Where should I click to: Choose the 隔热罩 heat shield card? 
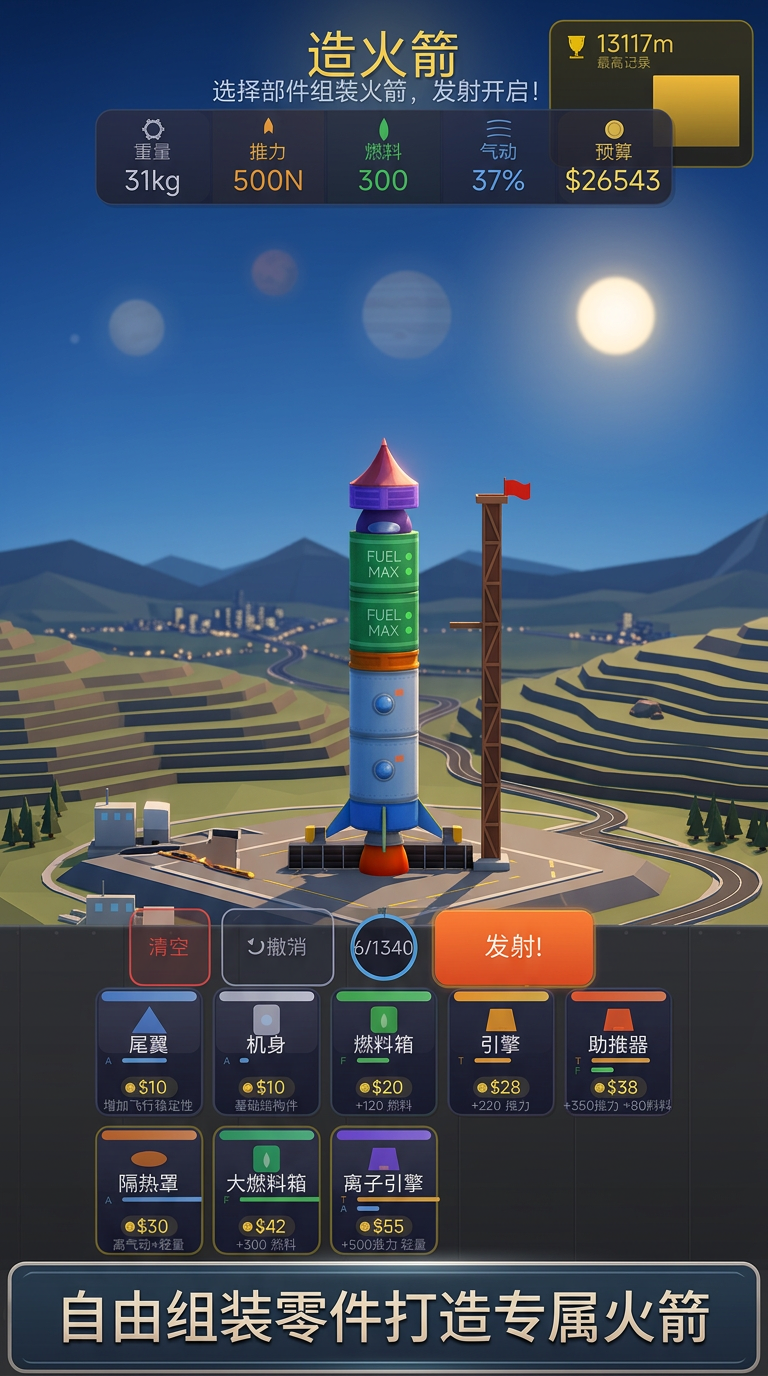(149, 1190)
